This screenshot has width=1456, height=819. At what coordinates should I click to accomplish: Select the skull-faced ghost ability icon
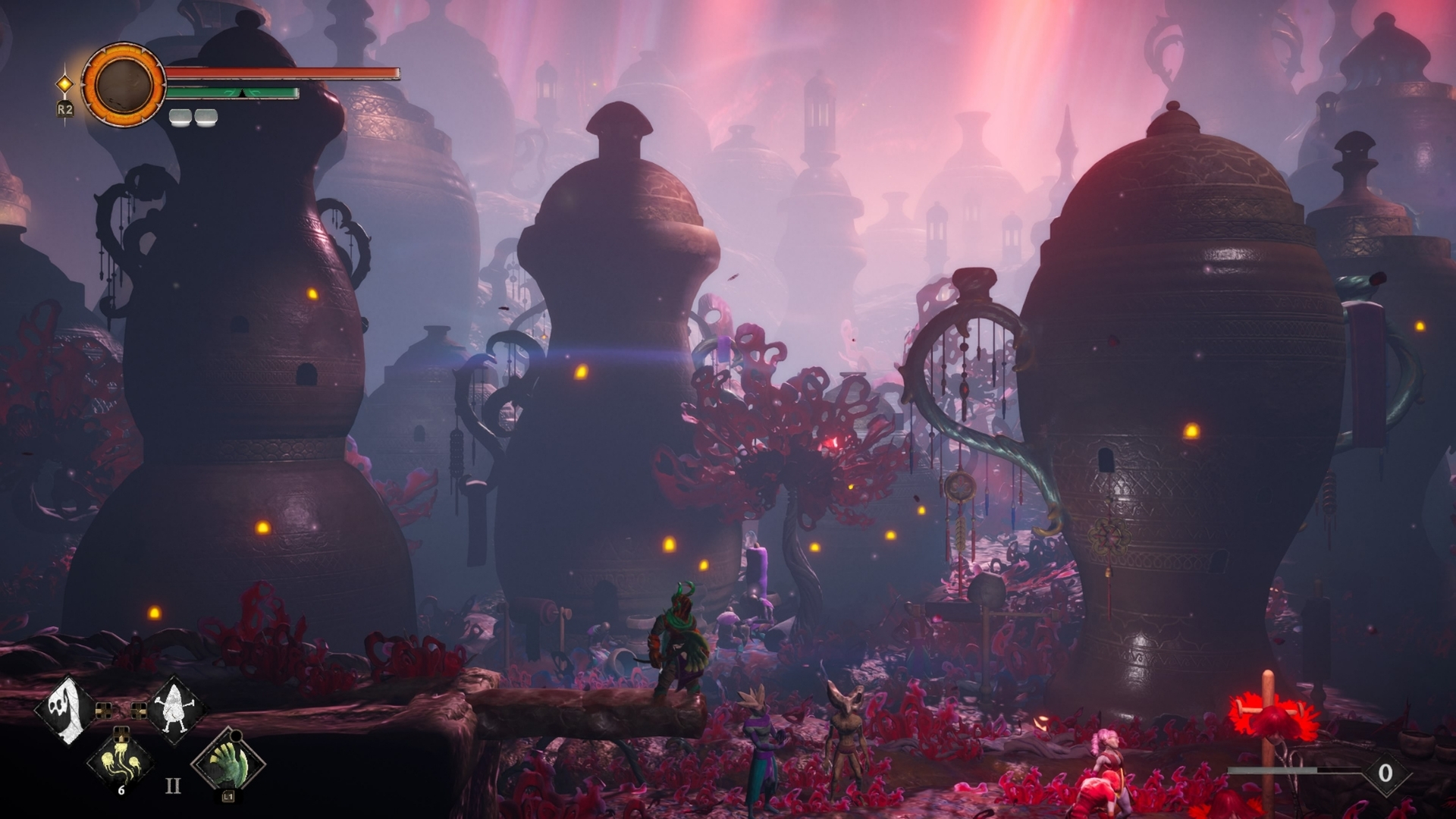coord(66,711)
